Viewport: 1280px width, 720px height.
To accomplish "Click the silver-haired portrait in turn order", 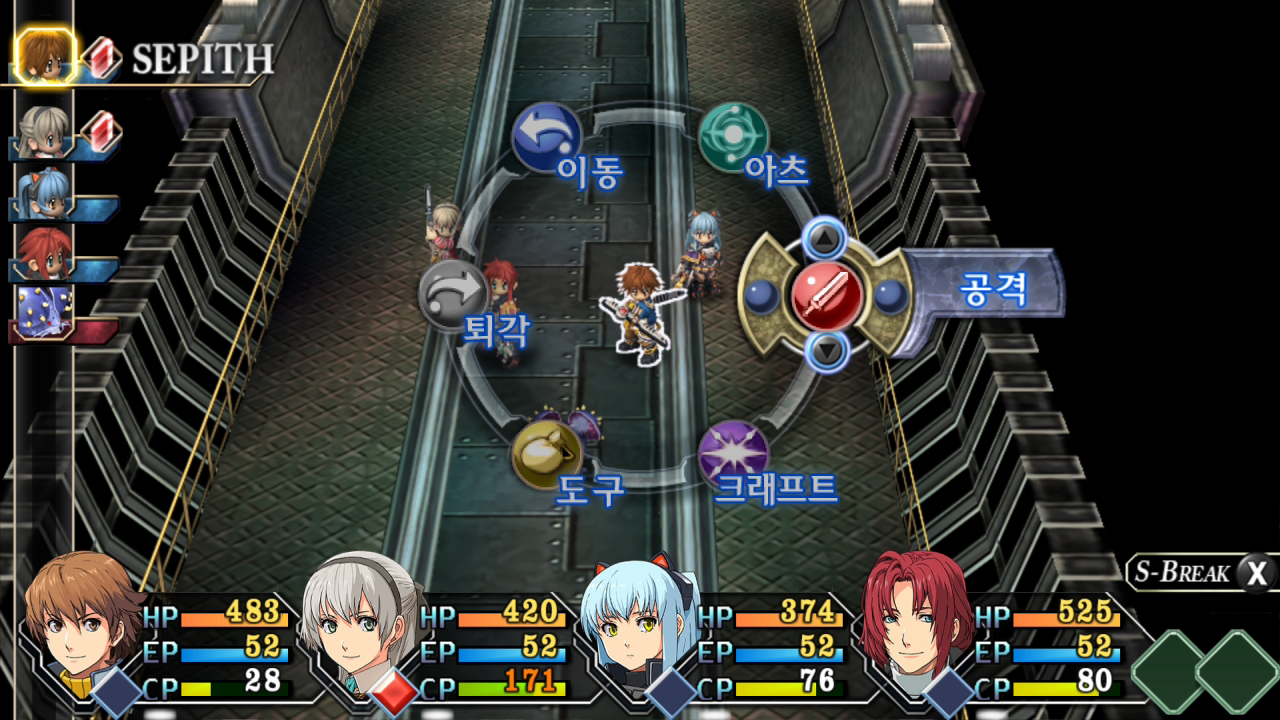I will point(44,132).
